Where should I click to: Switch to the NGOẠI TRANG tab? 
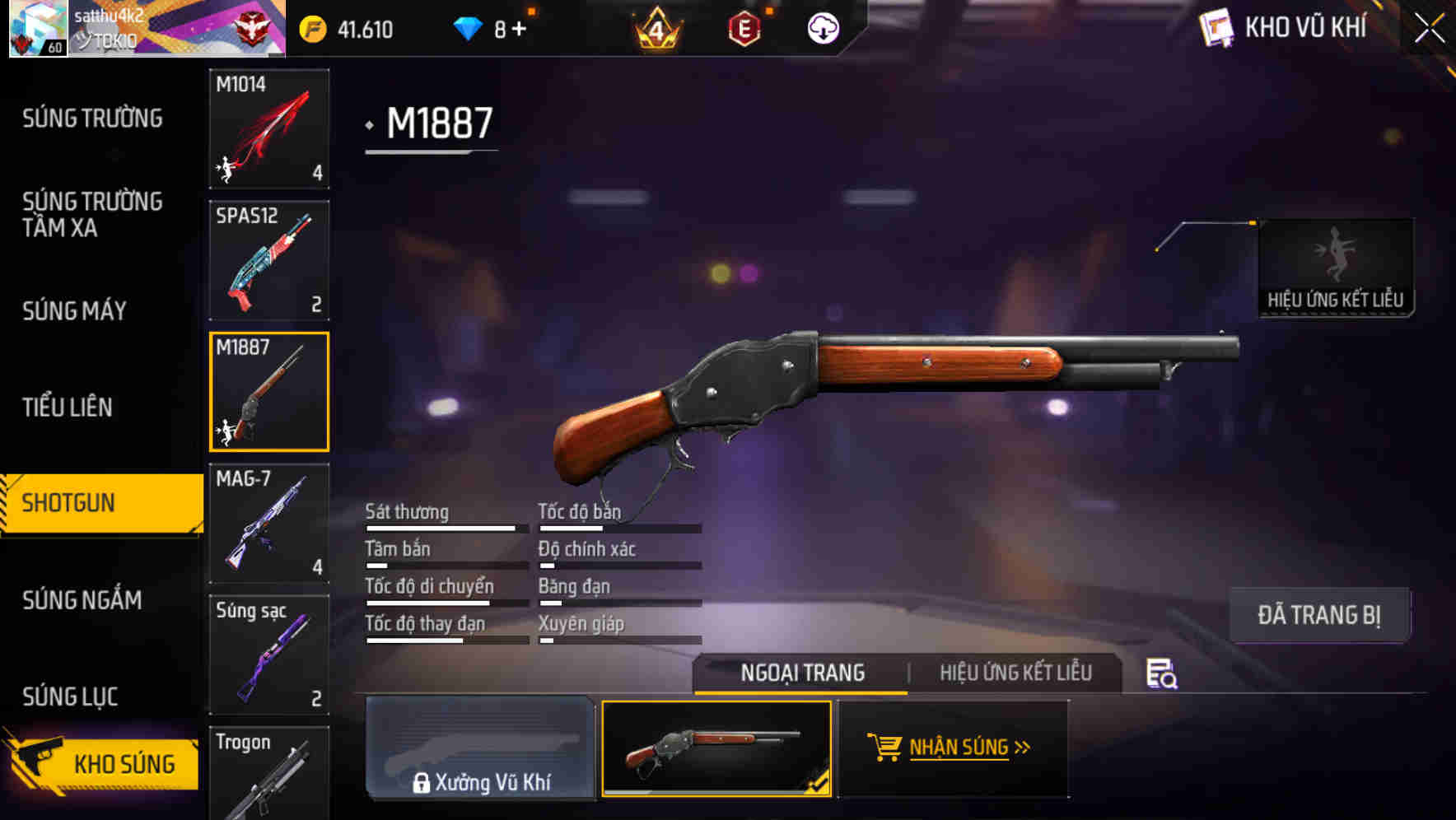[801, 673]
